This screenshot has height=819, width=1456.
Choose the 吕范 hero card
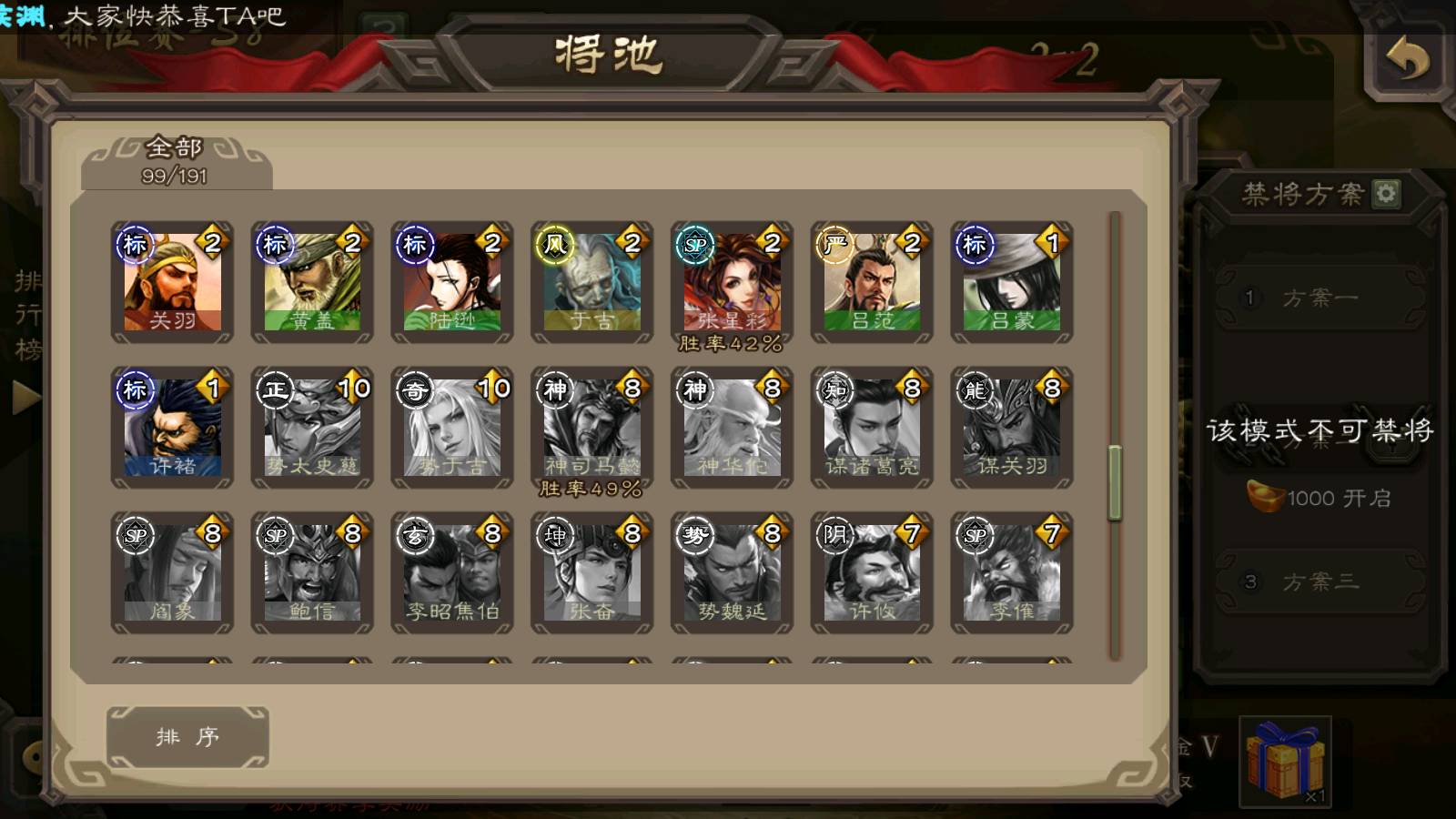(872, 283)
